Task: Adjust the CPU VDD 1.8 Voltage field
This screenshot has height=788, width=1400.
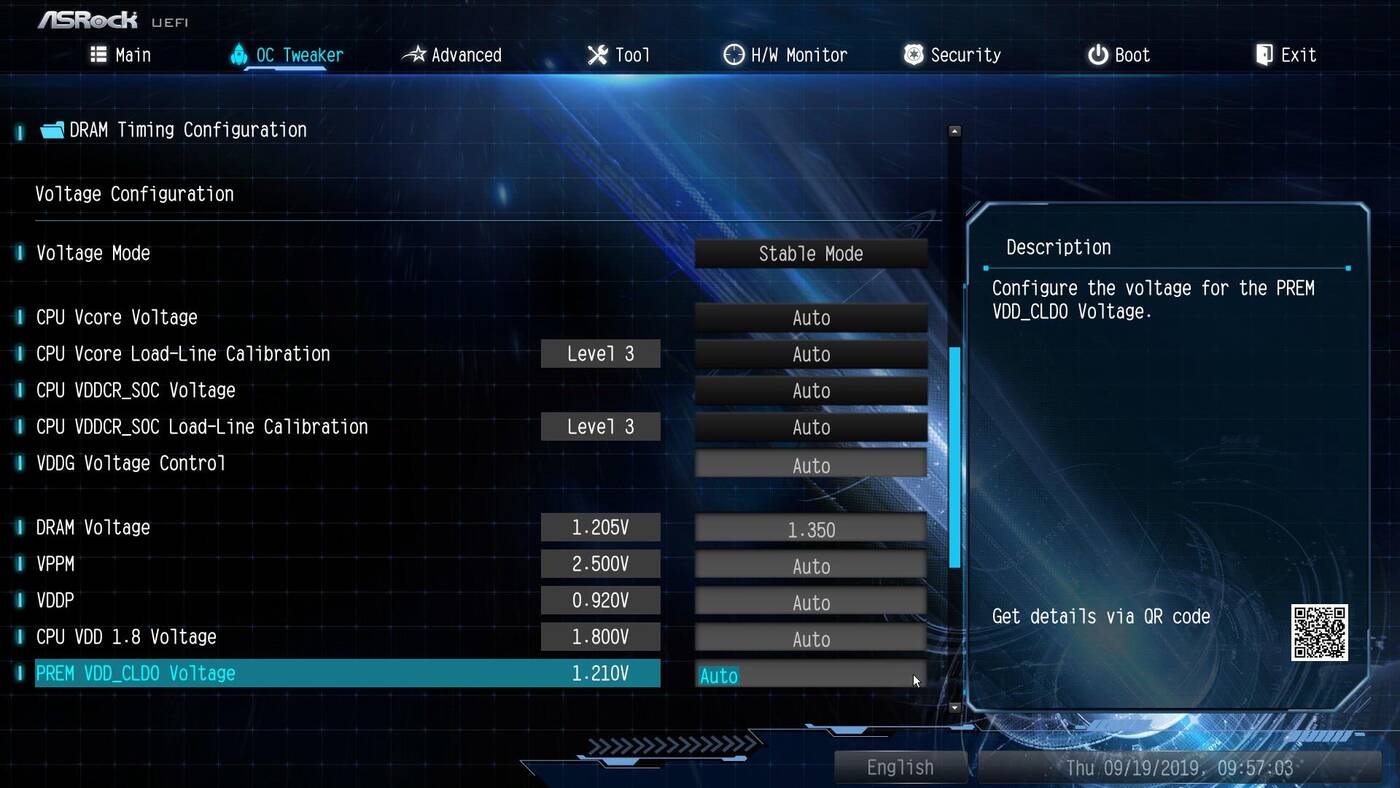Action: coord(810,639)
